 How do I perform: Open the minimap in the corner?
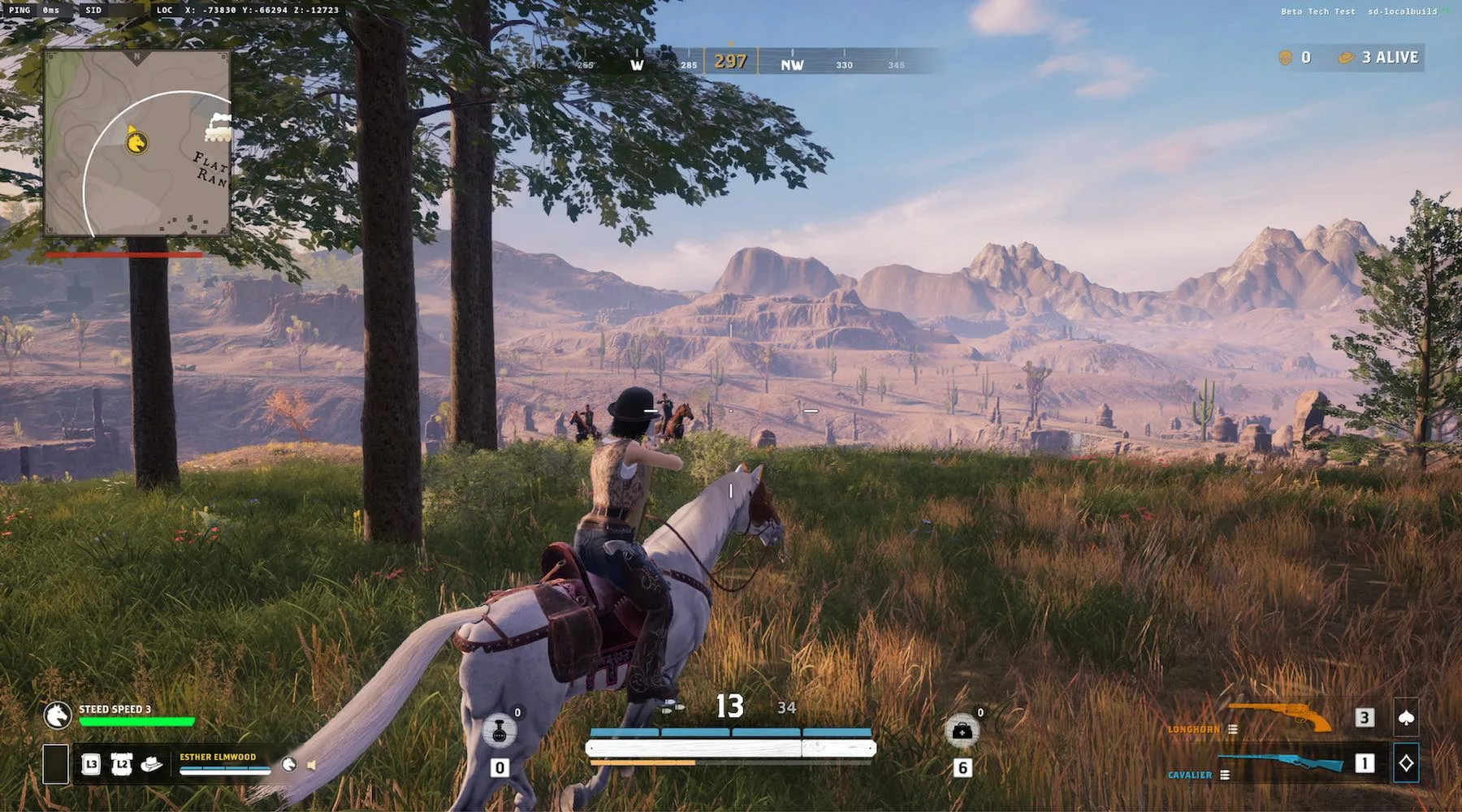137,143
